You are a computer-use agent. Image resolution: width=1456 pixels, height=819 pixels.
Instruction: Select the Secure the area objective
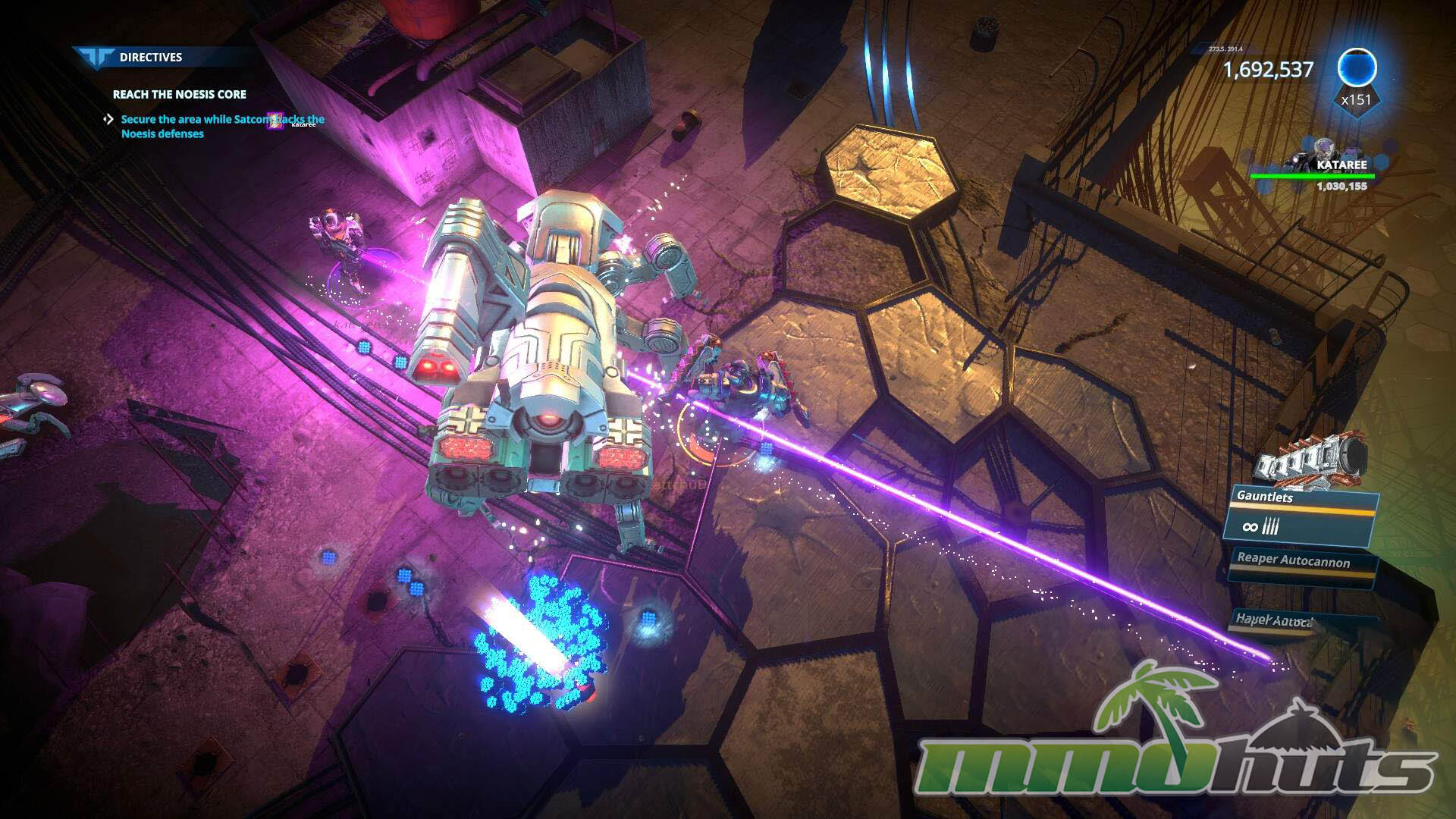tap(222, 126)
